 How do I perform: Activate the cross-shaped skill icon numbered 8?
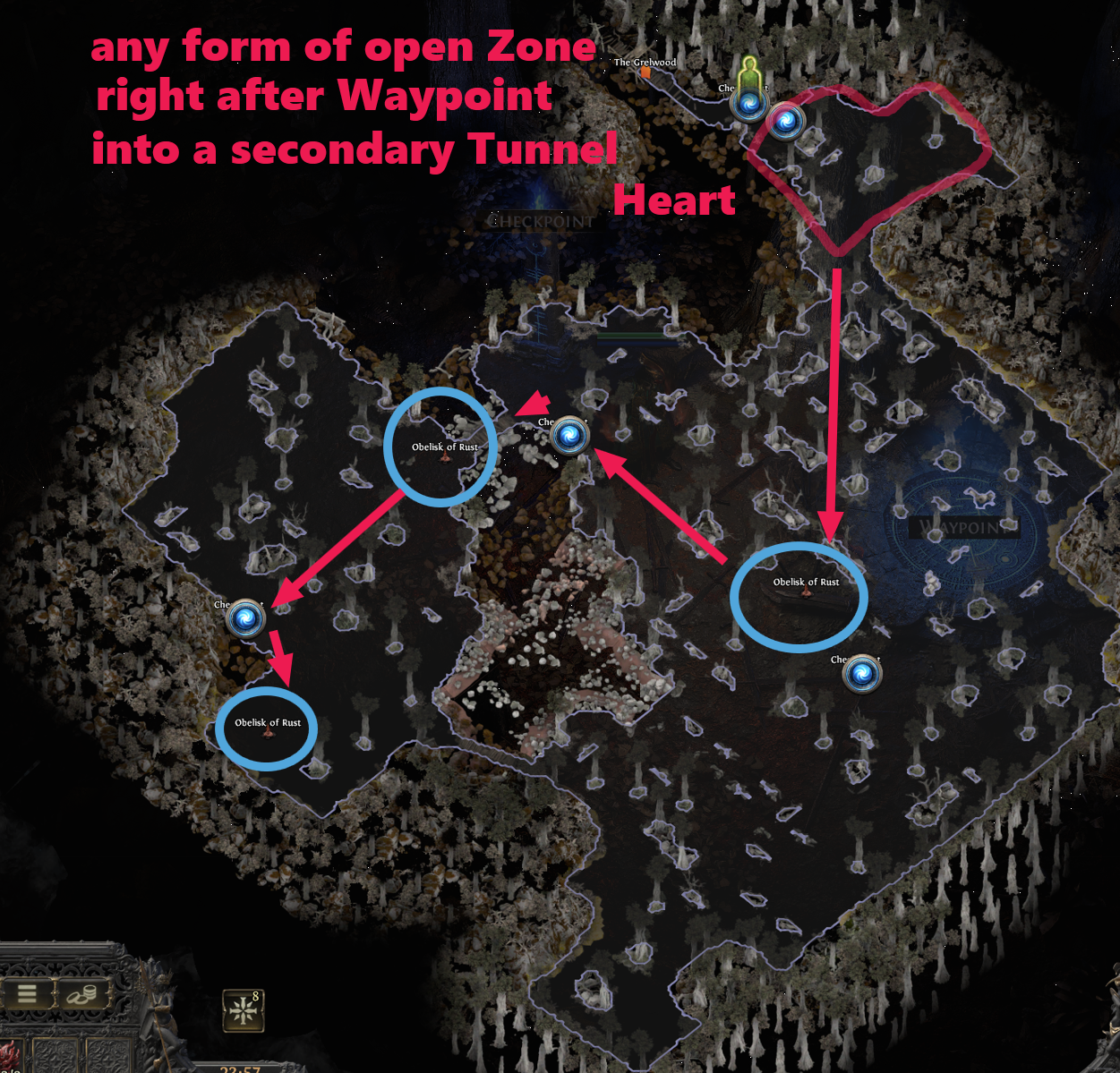point(243,1010)
